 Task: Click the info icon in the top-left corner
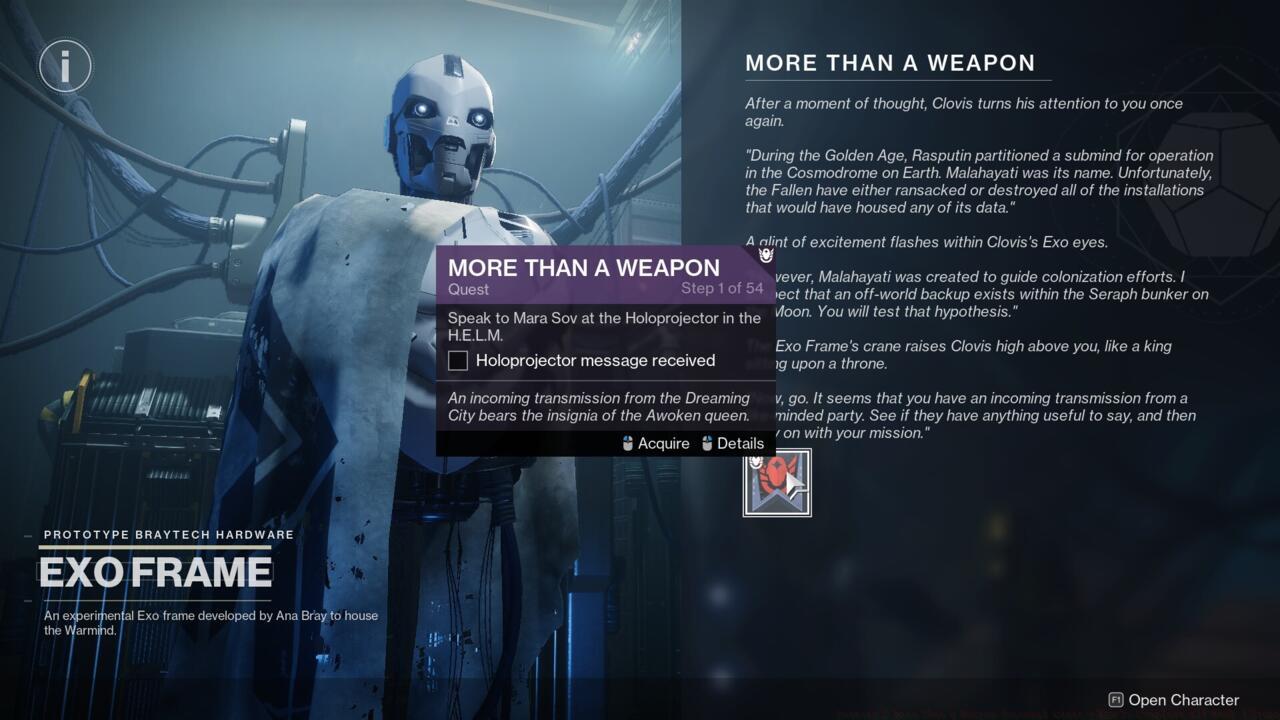coord(64,65)
